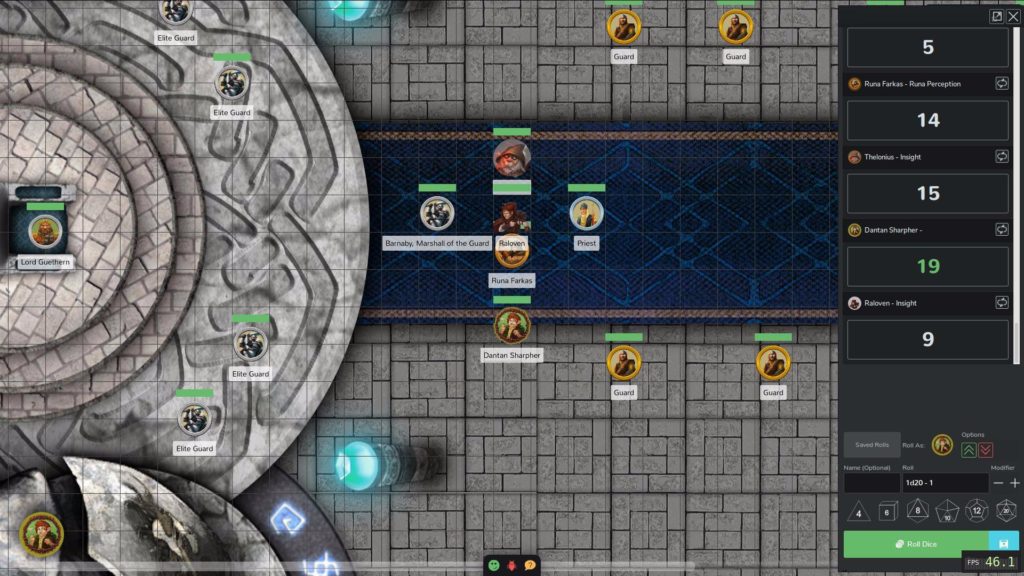
Task: Decrease the modifier with the minus button
Action: tap(998, 483)
